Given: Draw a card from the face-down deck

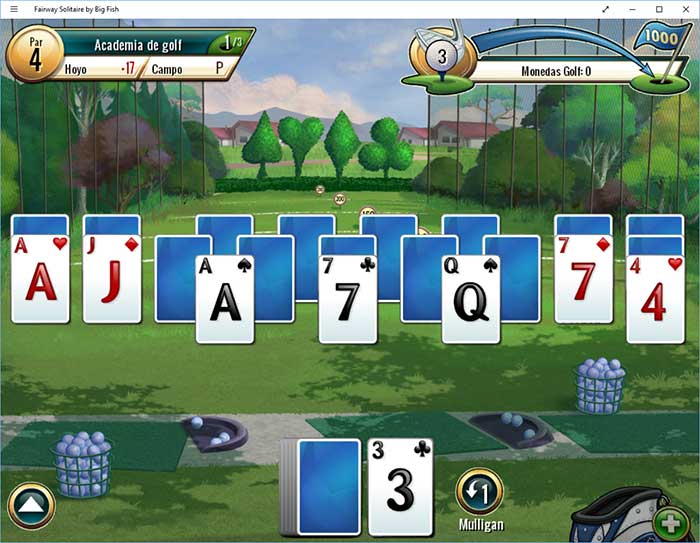Looking at the screenshot, I should click(328, 487).
